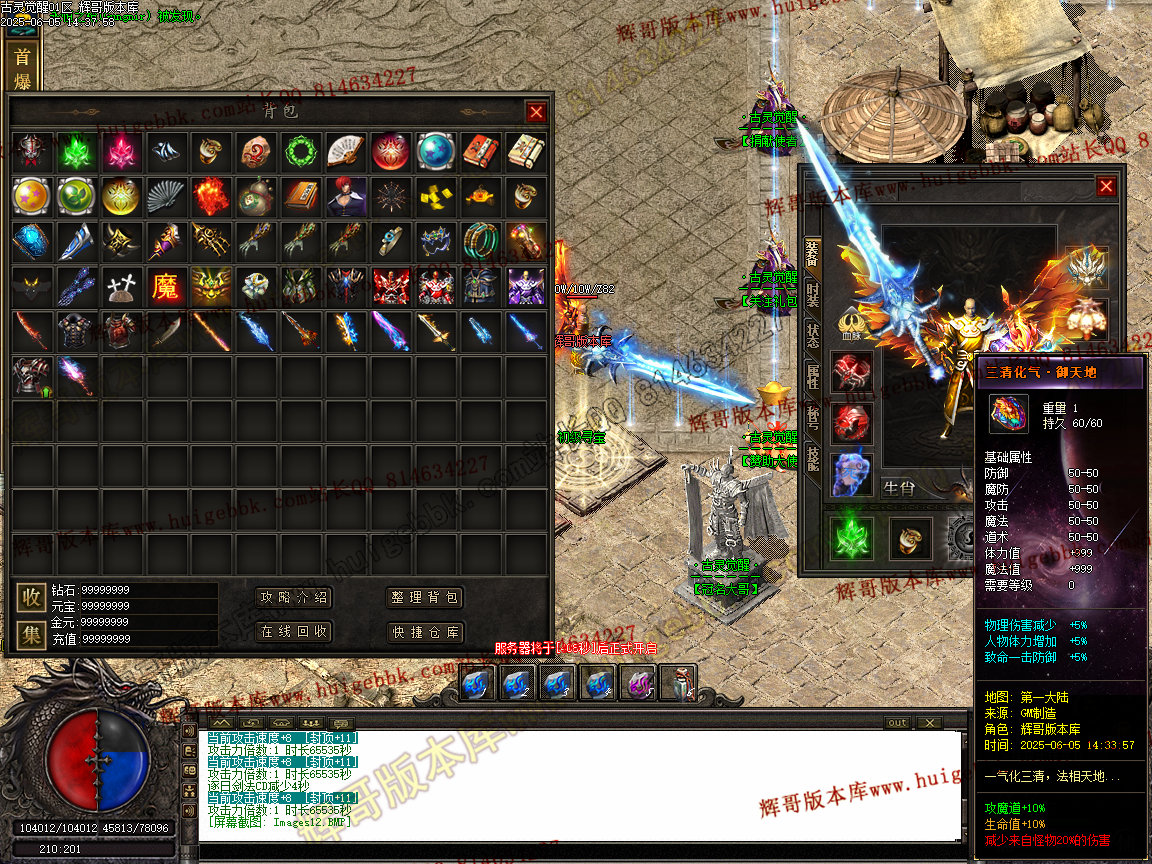The image size is (1152, 864).
Task: Select the yellow star orb item
Action: 30,197
